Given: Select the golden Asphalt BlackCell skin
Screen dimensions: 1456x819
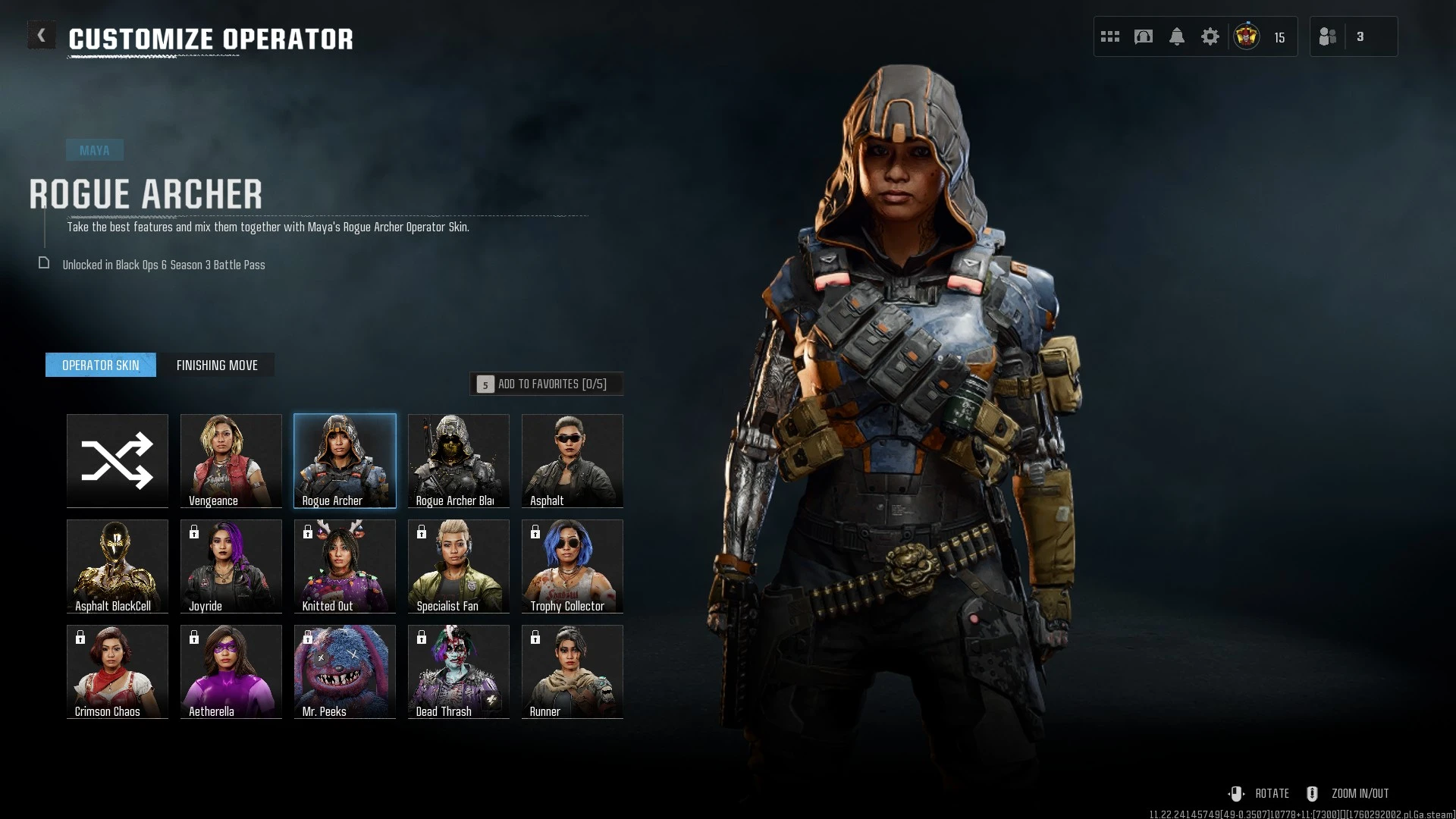Looking at the screenshot, I should [x=118, y=566].
